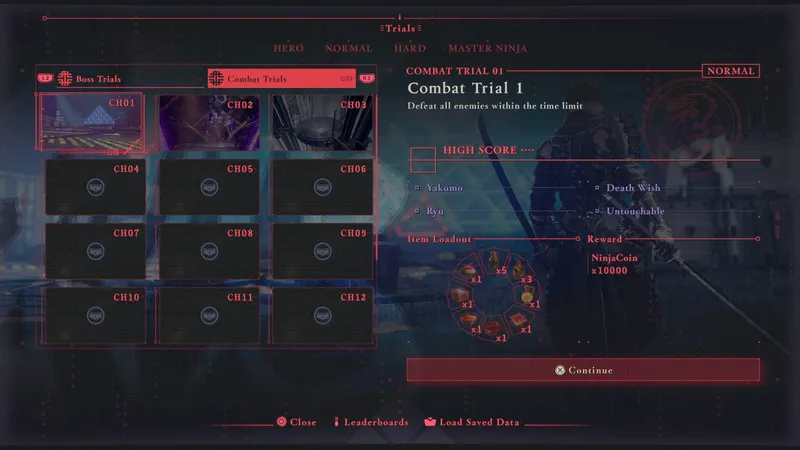
Task: Select the CH02 trial thumbnail
Action: 208,123
